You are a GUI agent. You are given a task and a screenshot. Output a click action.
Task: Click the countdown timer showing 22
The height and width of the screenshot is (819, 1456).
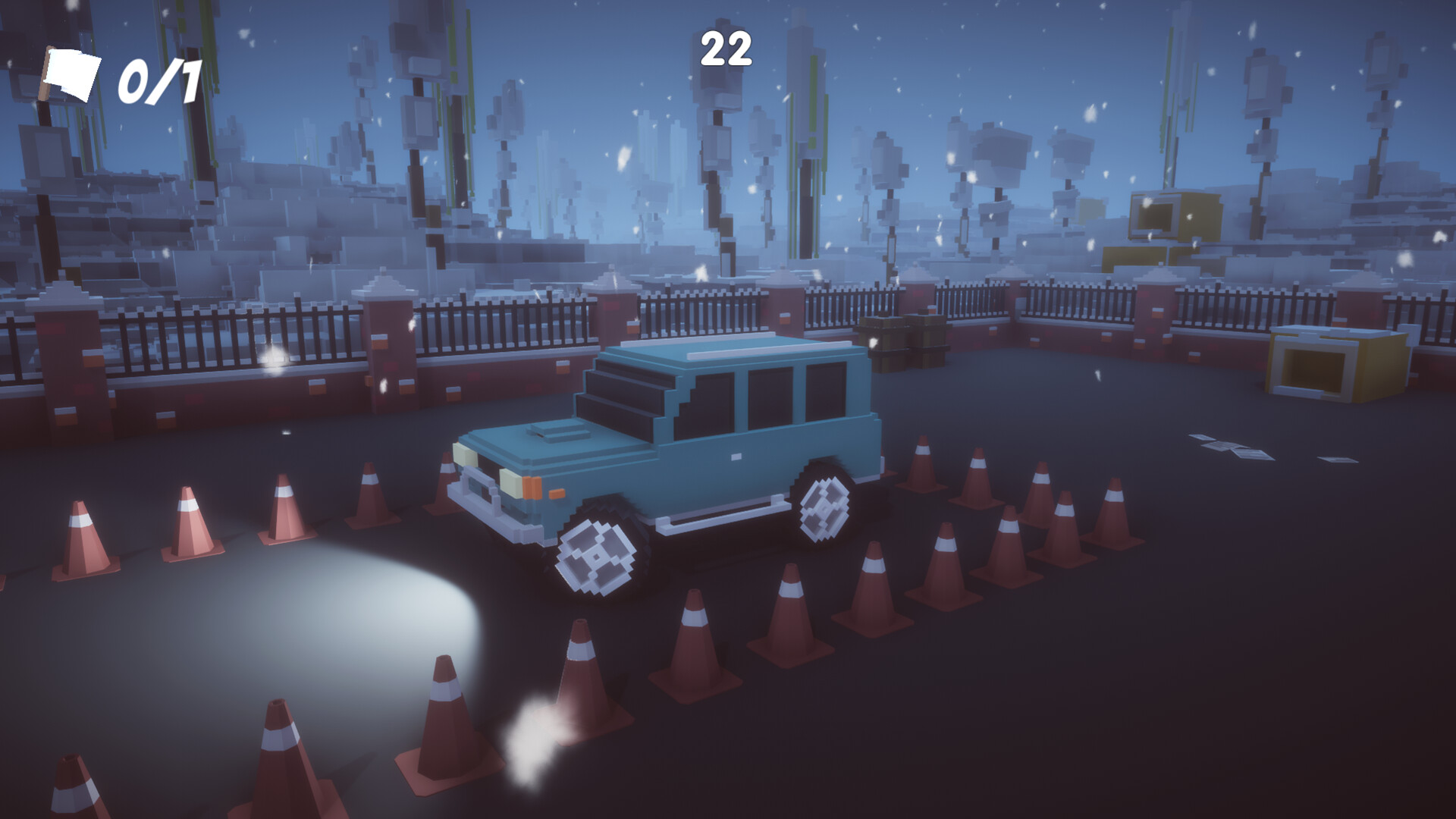(727, 47)
